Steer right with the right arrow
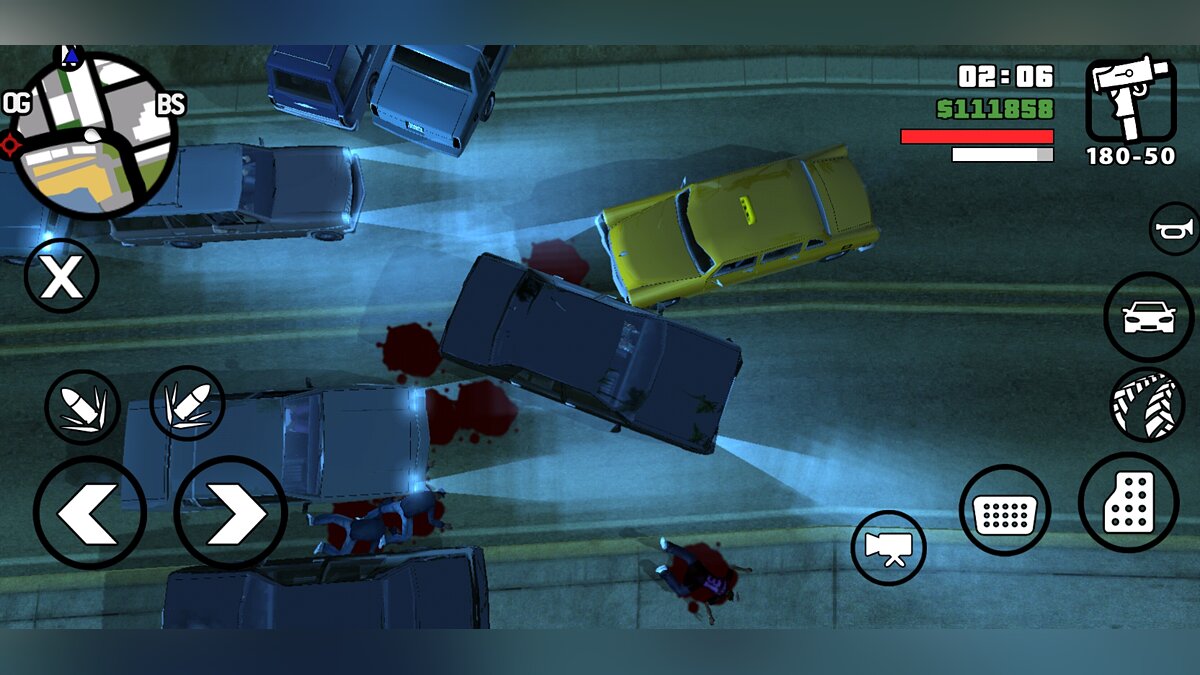 point(231,513)
